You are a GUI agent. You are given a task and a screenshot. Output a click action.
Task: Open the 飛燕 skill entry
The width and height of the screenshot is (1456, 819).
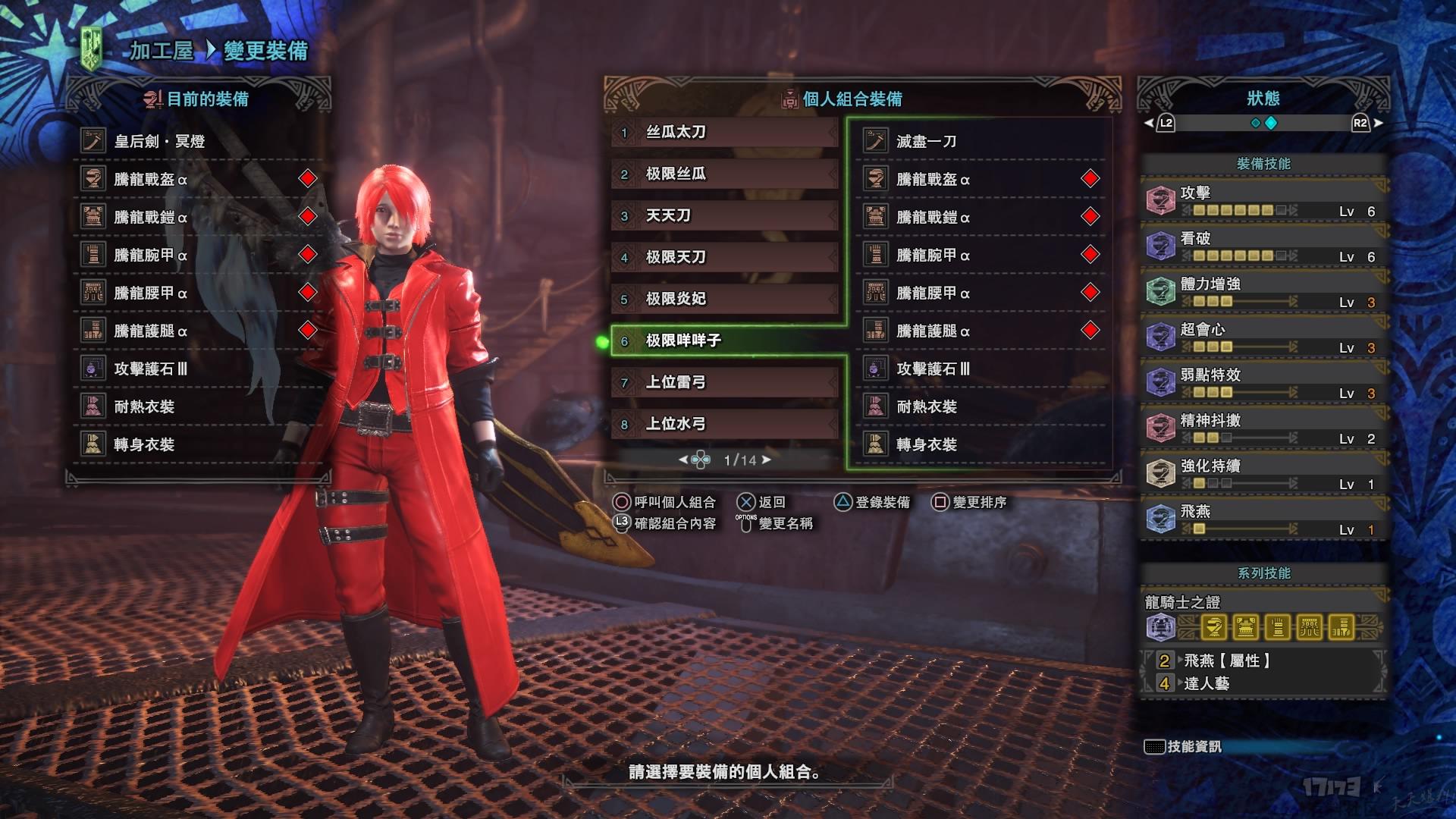coord(1263,519)
